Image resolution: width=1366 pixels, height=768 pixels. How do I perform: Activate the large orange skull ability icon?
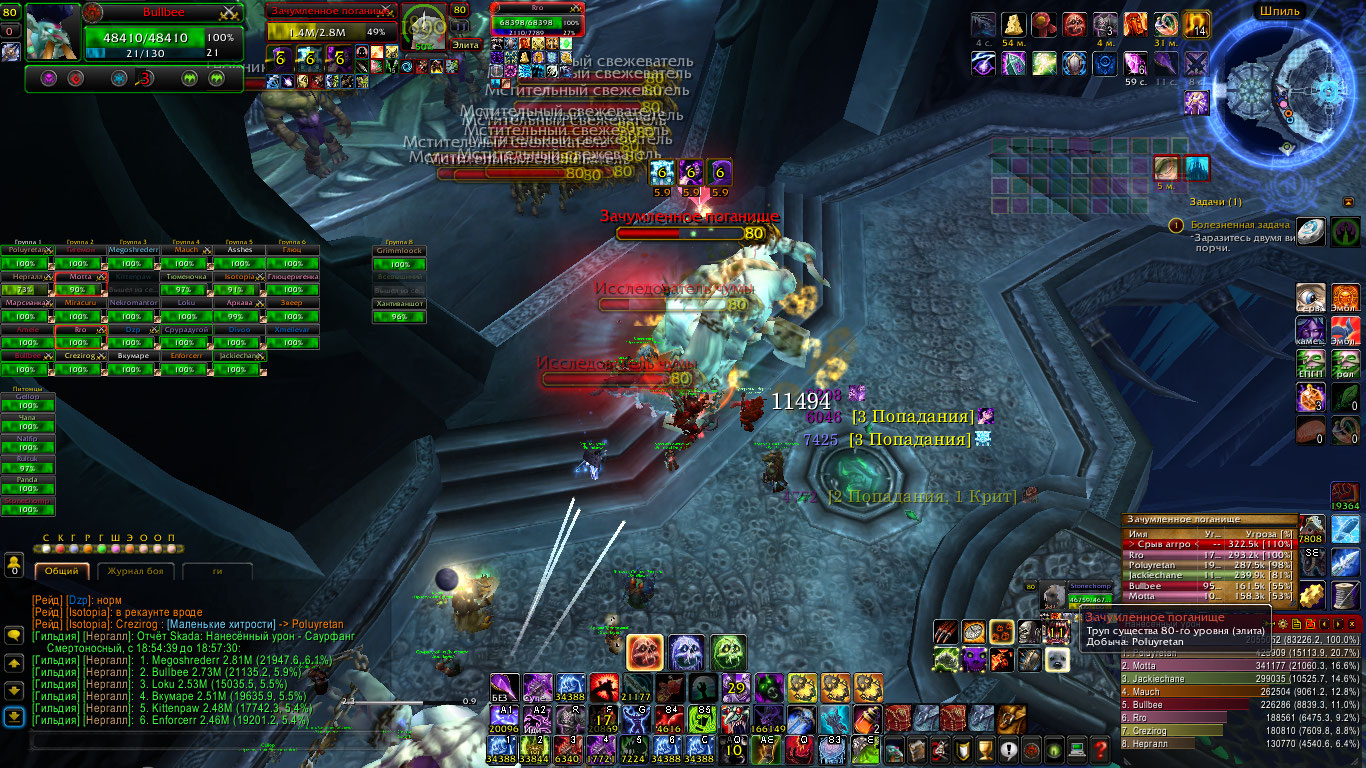click(642, 653)
